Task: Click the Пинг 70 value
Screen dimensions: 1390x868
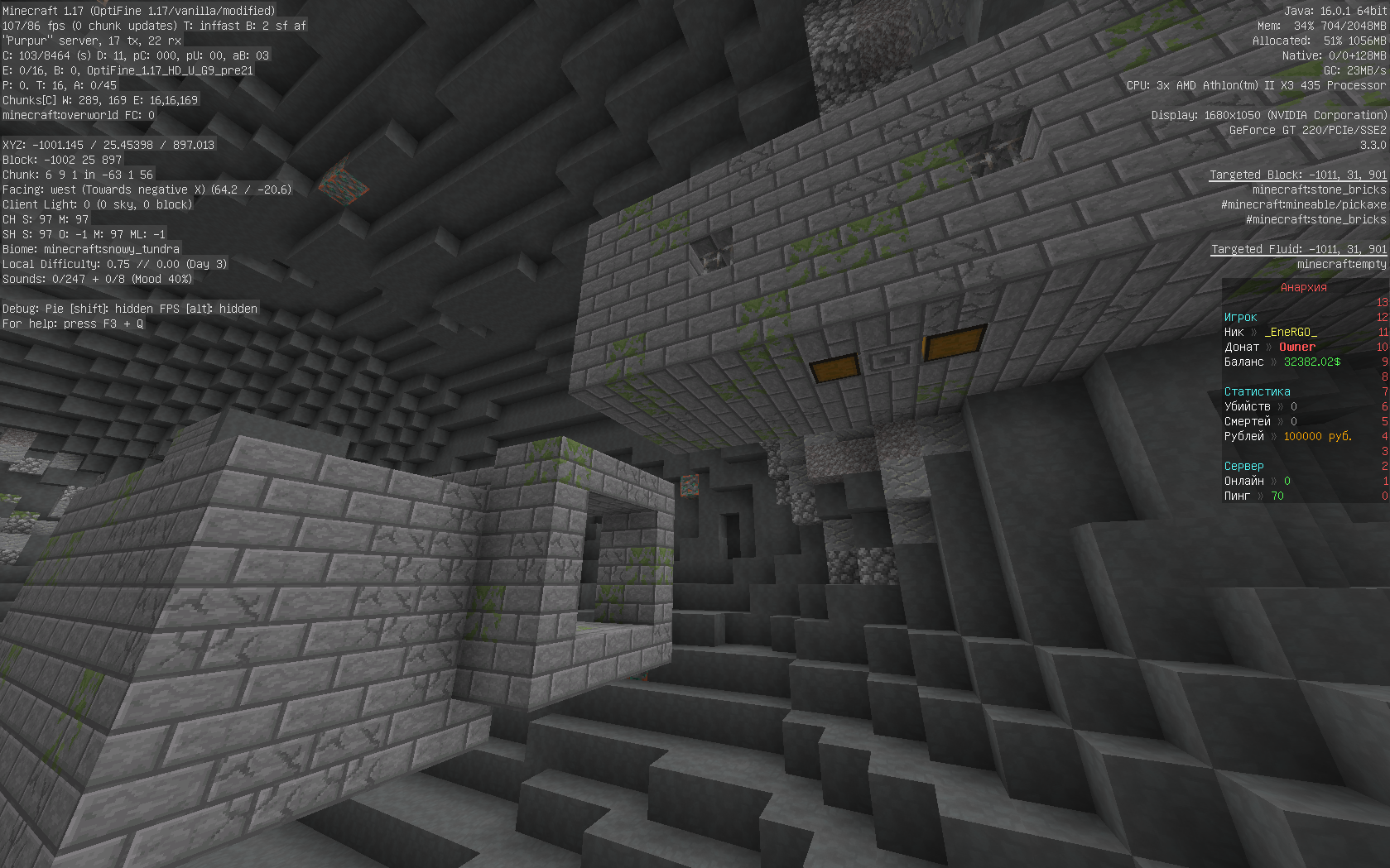Action: coord(1277,496)
